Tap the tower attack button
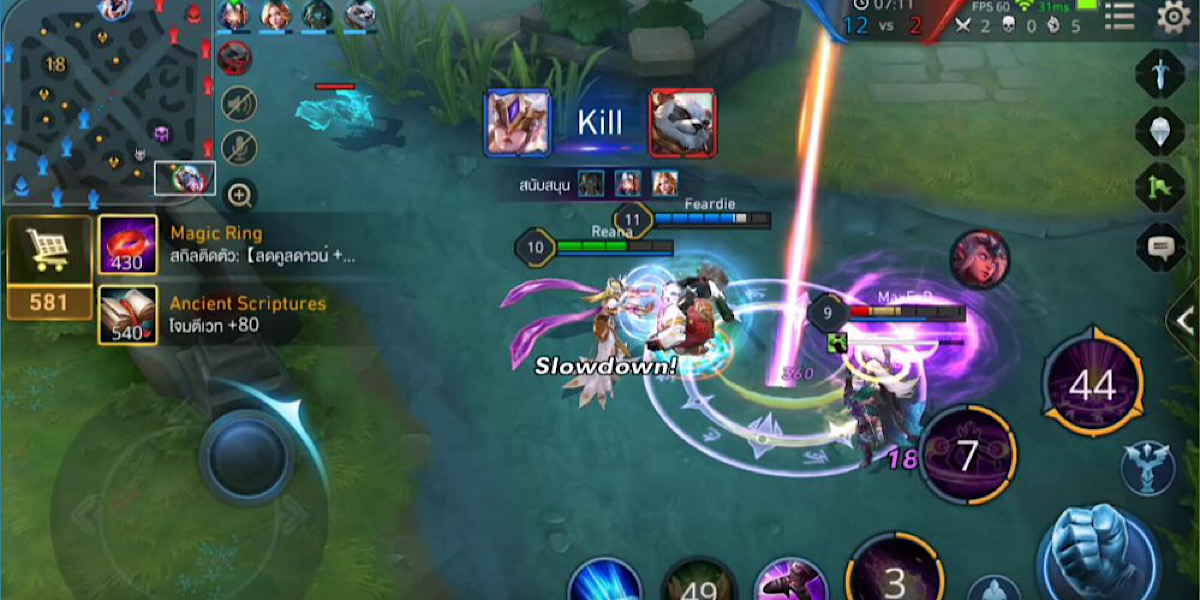Screen dimensions: 1200x600 pyautogui.click(x=1147, y=468)
